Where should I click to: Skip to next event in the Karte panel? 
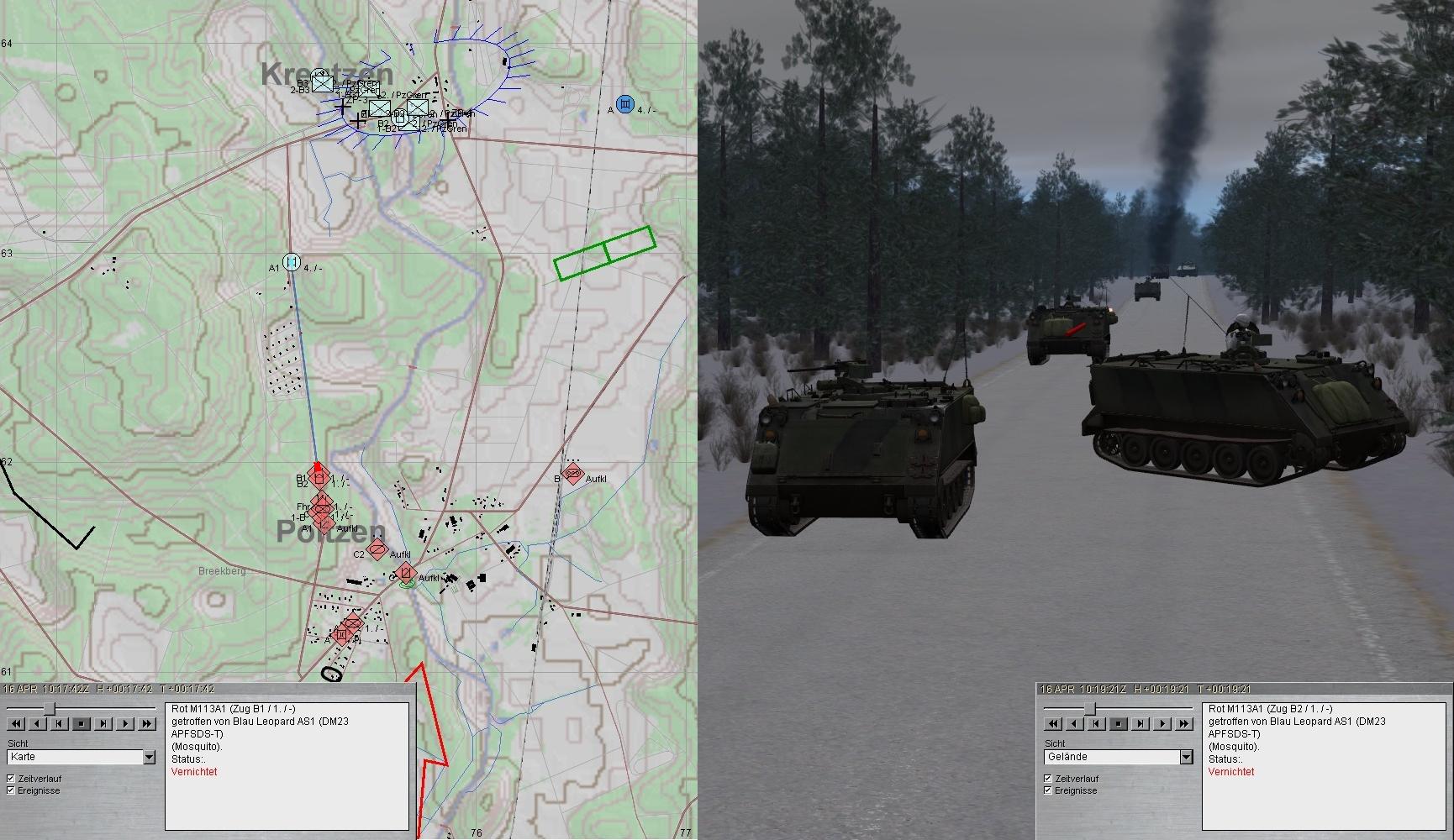[103, 723]
